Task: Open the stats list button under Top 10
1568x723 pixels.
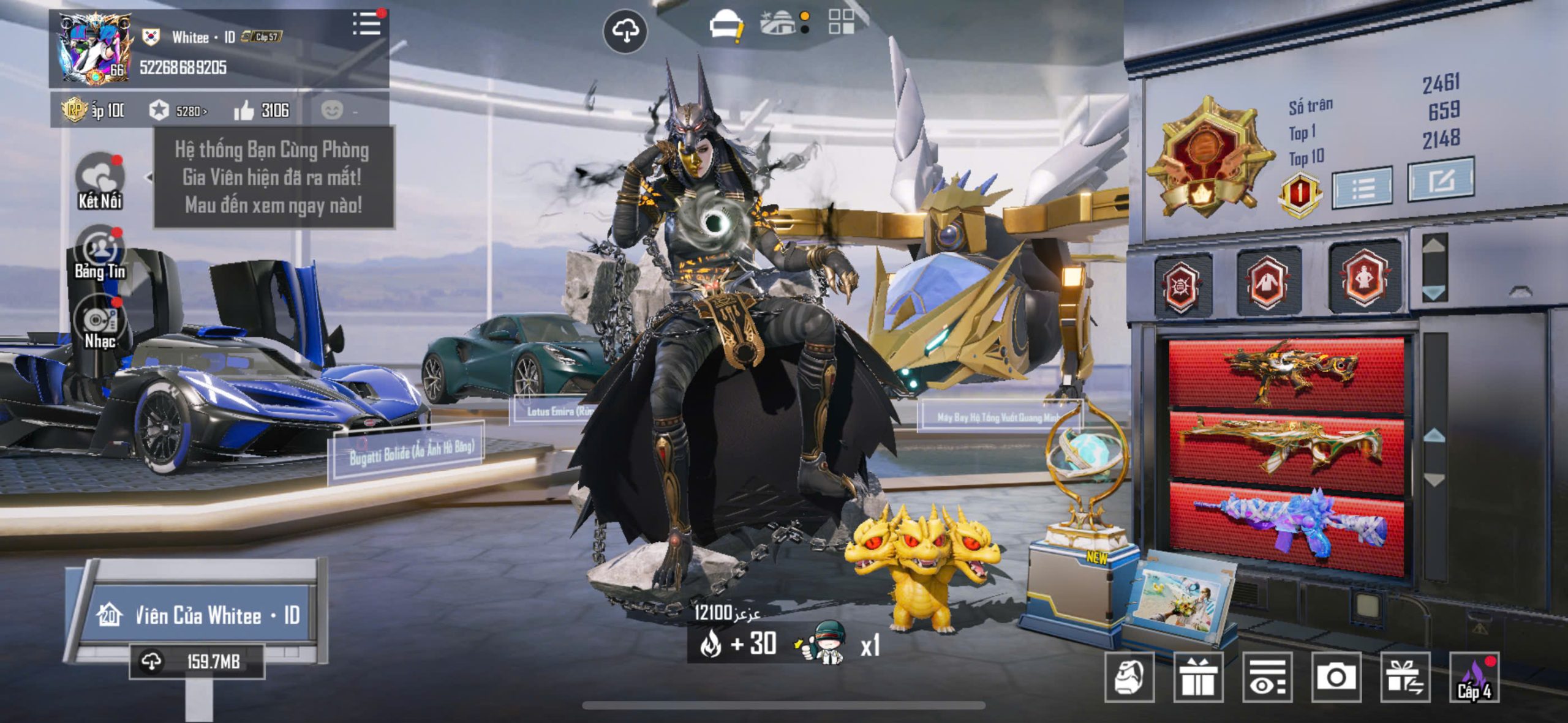Action: [x=1362, y=185]
